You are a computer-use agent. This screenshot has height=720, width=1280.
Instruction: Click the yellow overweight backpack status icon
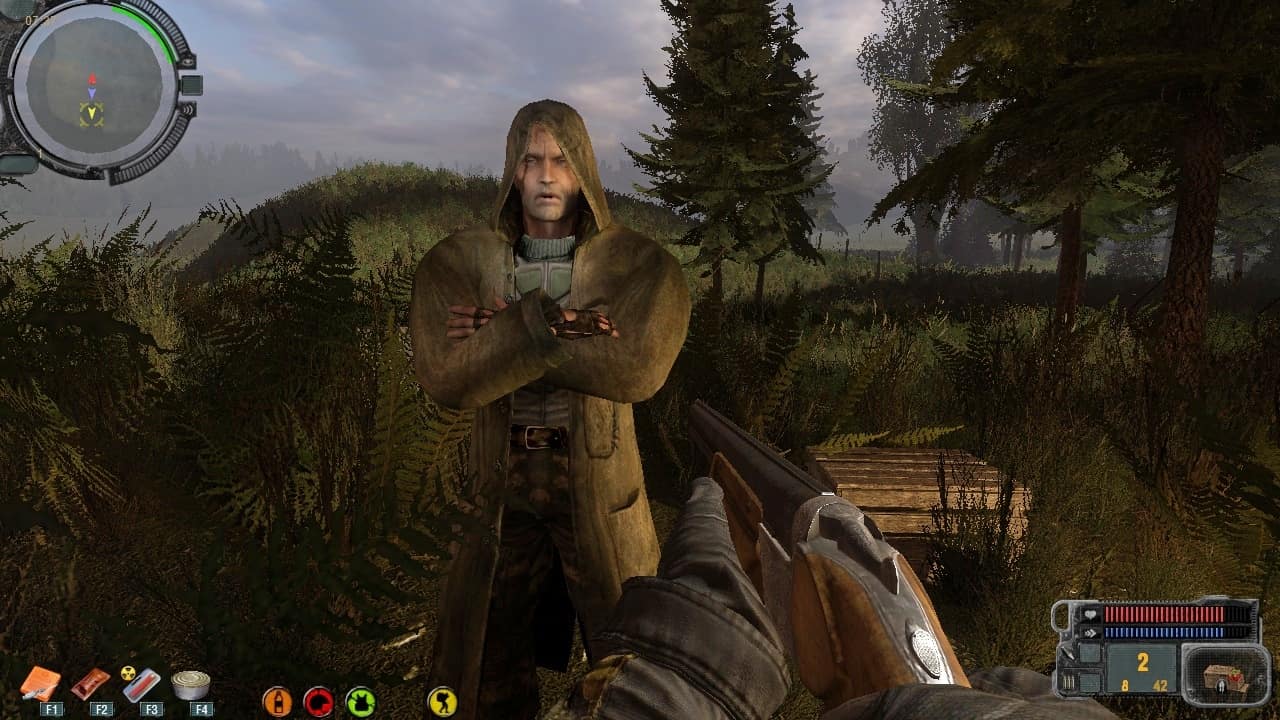point(442,701)
